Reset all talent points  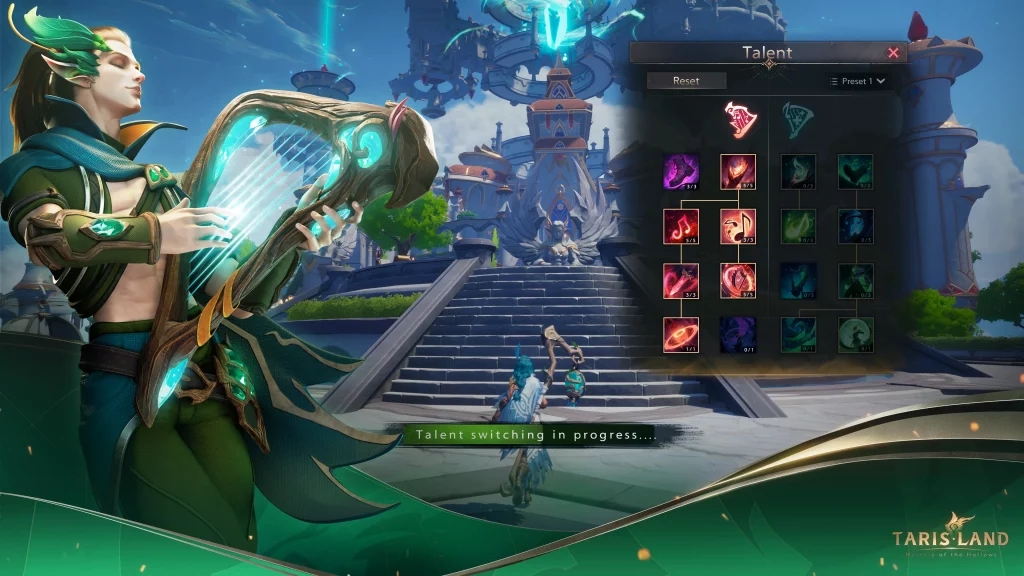pyautogui.click(x=686, y=81)
